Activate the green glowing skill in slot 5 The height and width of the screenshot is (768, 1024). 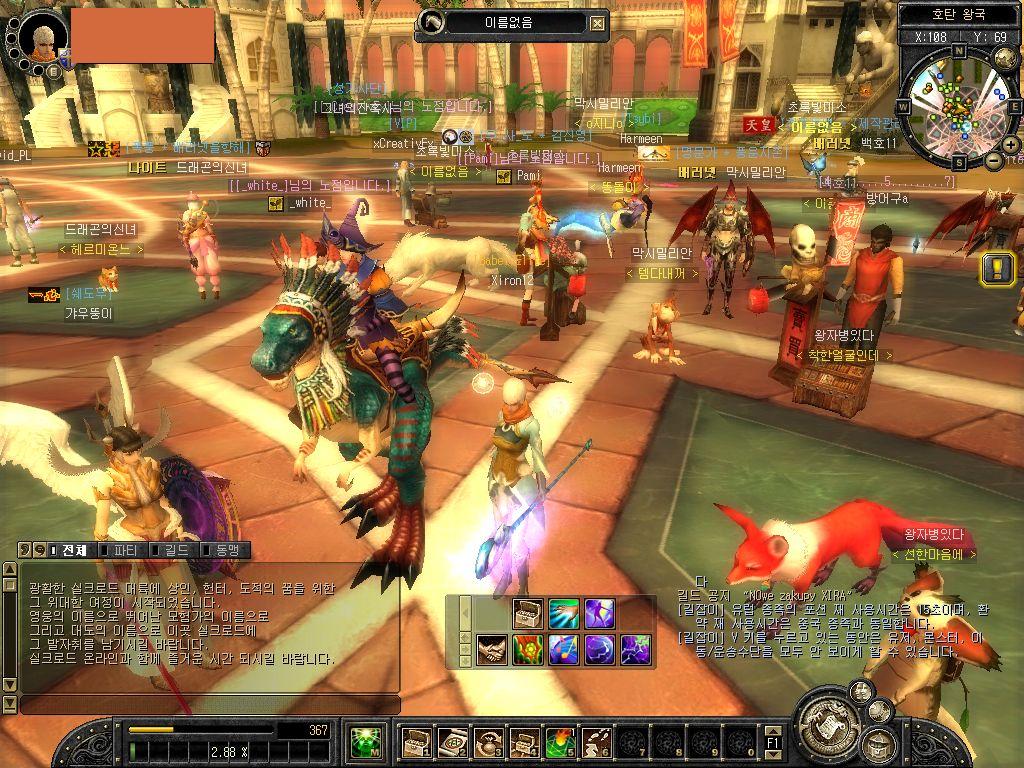560,743
